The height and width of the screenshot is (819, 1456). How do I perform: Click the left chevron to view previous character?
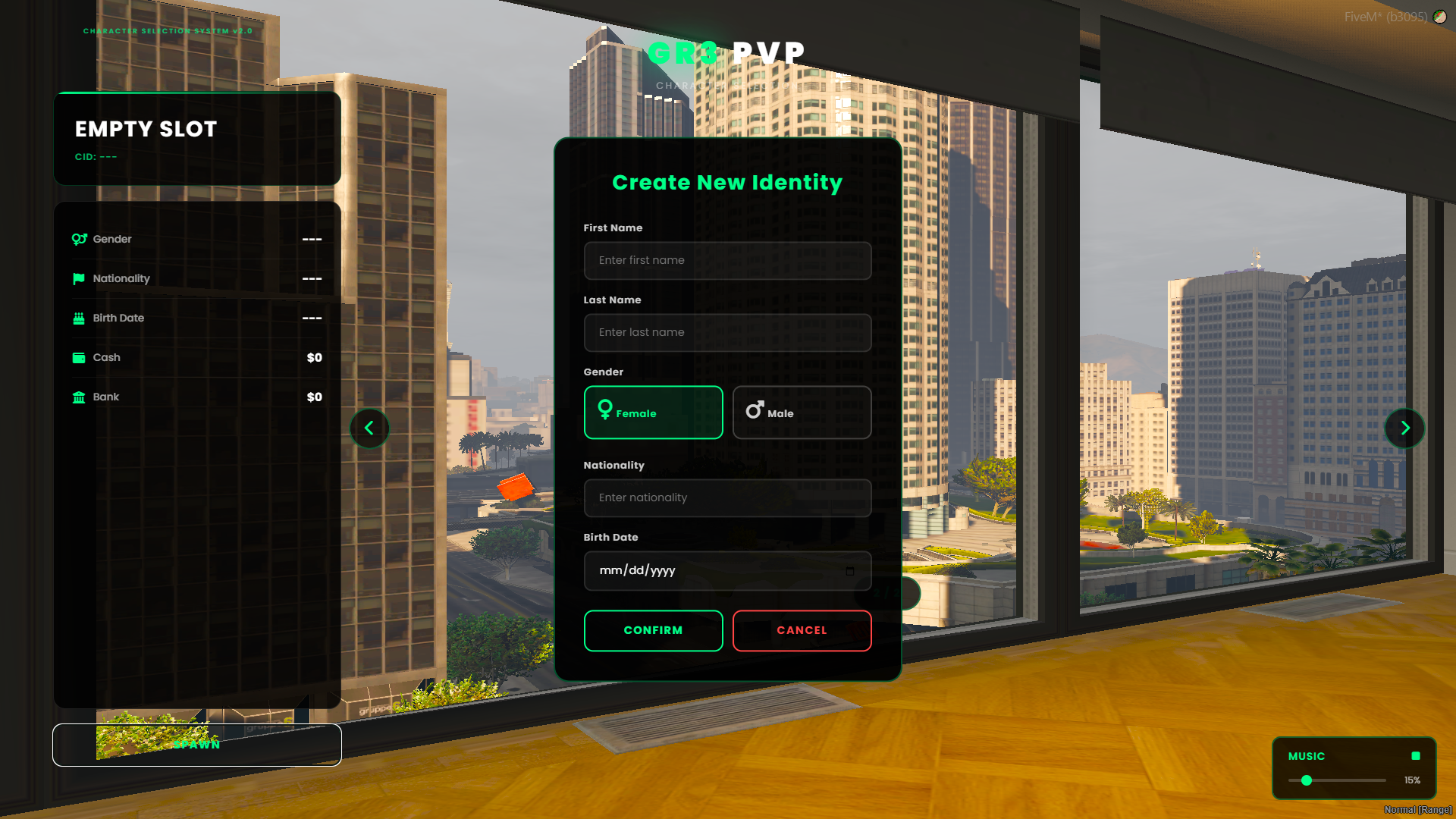[369, 428]
